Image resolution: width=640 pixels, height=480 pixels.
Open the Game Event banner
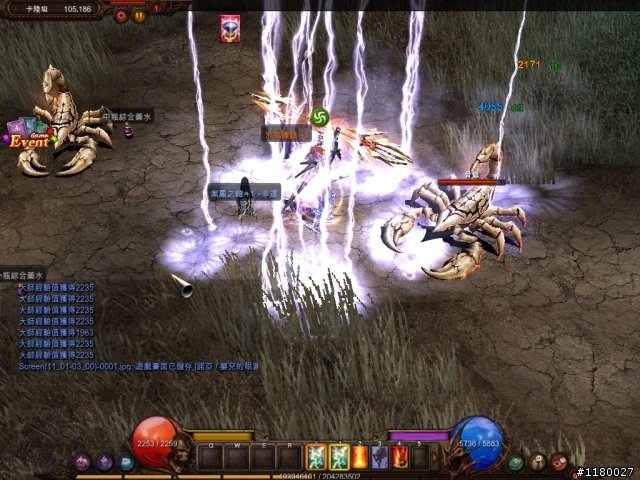30,135
